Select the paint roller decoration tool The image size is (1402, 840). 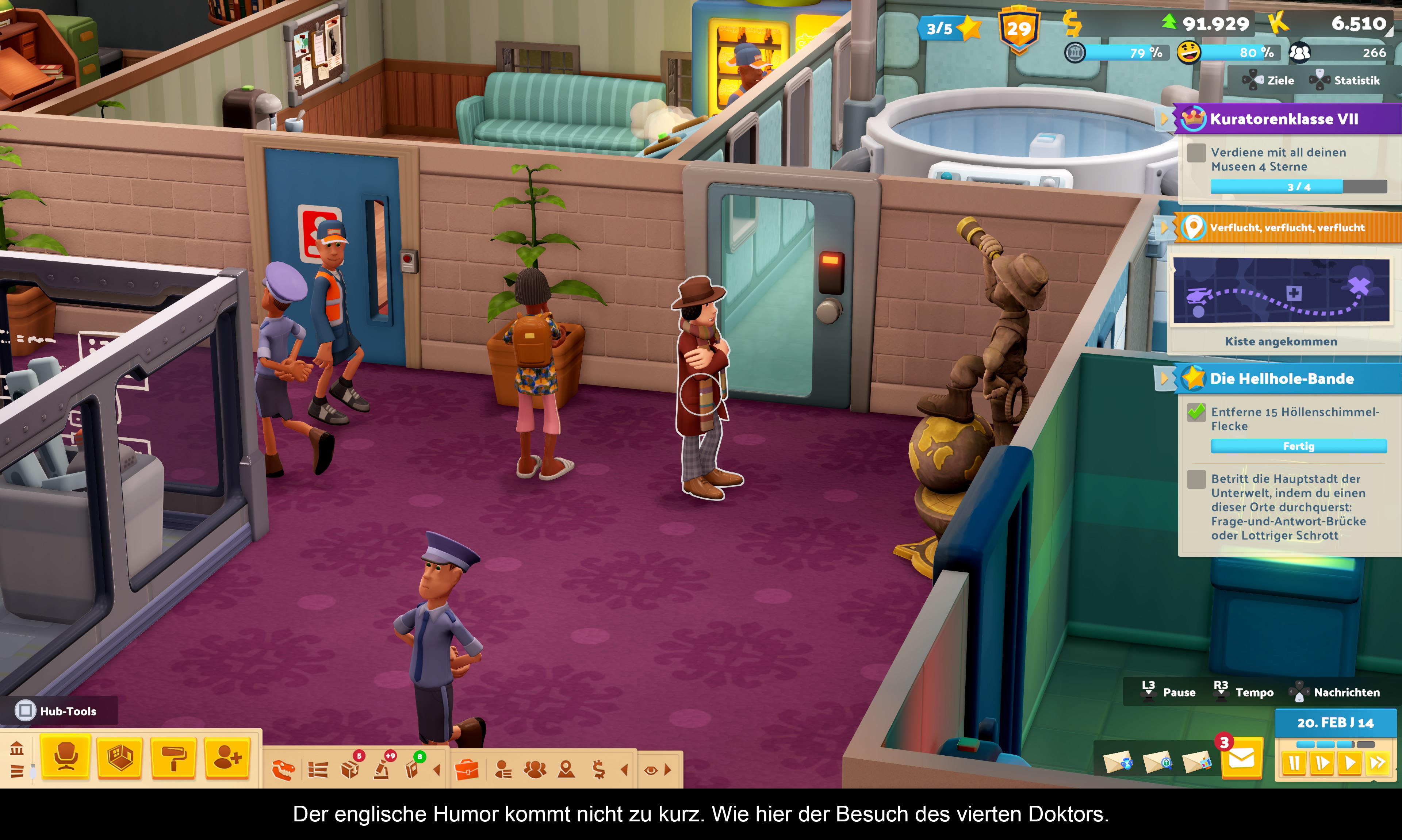coord(174,757)
